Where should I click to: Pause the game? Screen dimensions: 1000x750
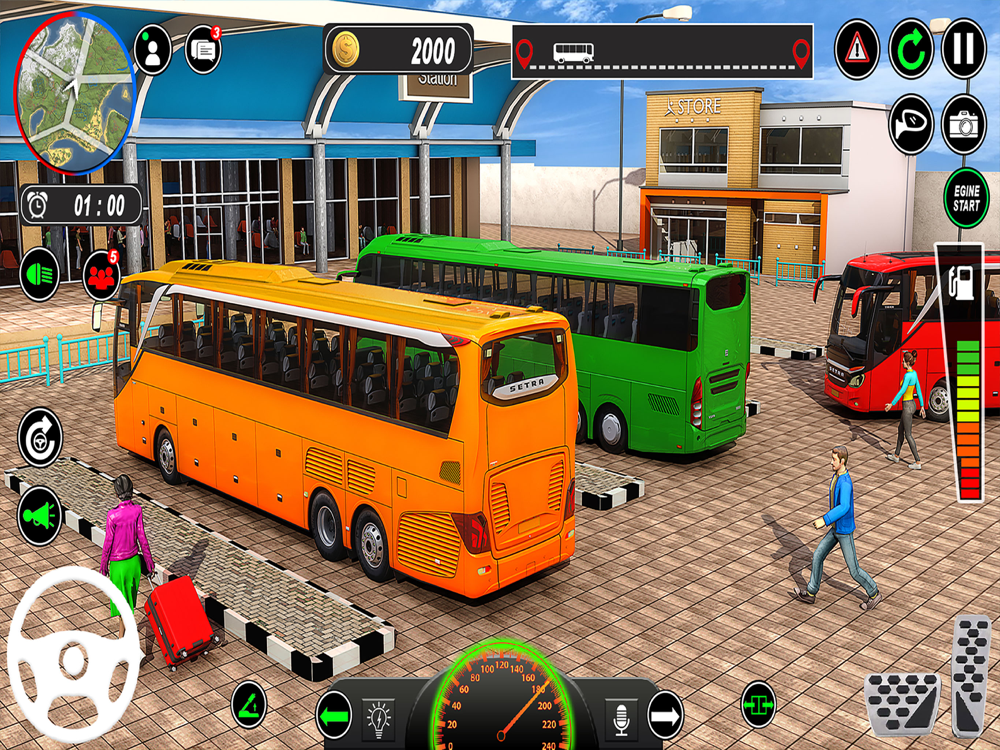[964, 49]
